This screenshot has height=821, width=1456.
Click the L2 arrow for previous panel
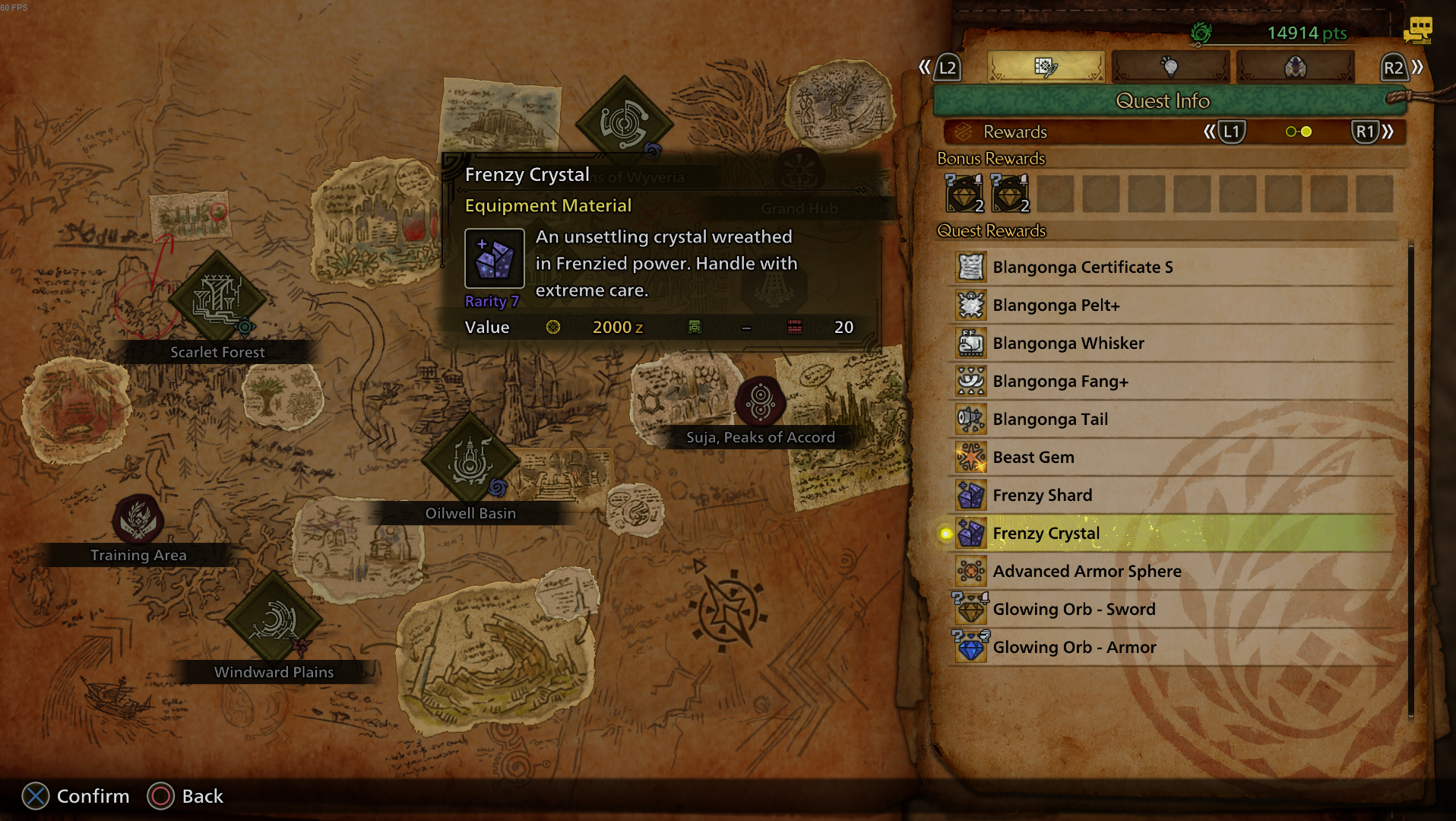[x=946, y=67]
